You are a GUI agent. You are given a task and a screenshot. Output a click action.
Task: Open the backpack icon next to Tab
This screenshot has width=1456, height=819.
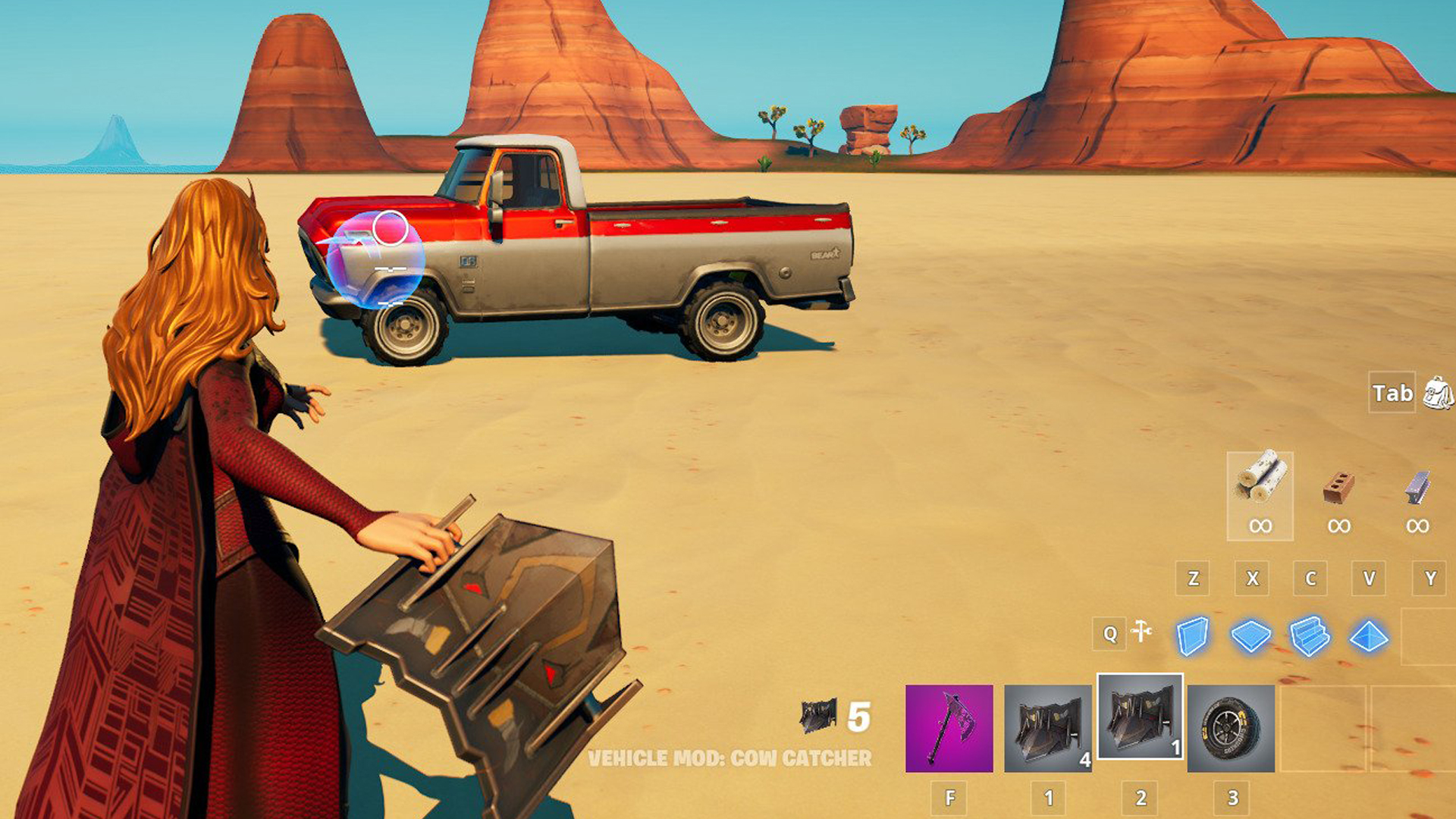pyautogui.click(x=1438, y=393)
